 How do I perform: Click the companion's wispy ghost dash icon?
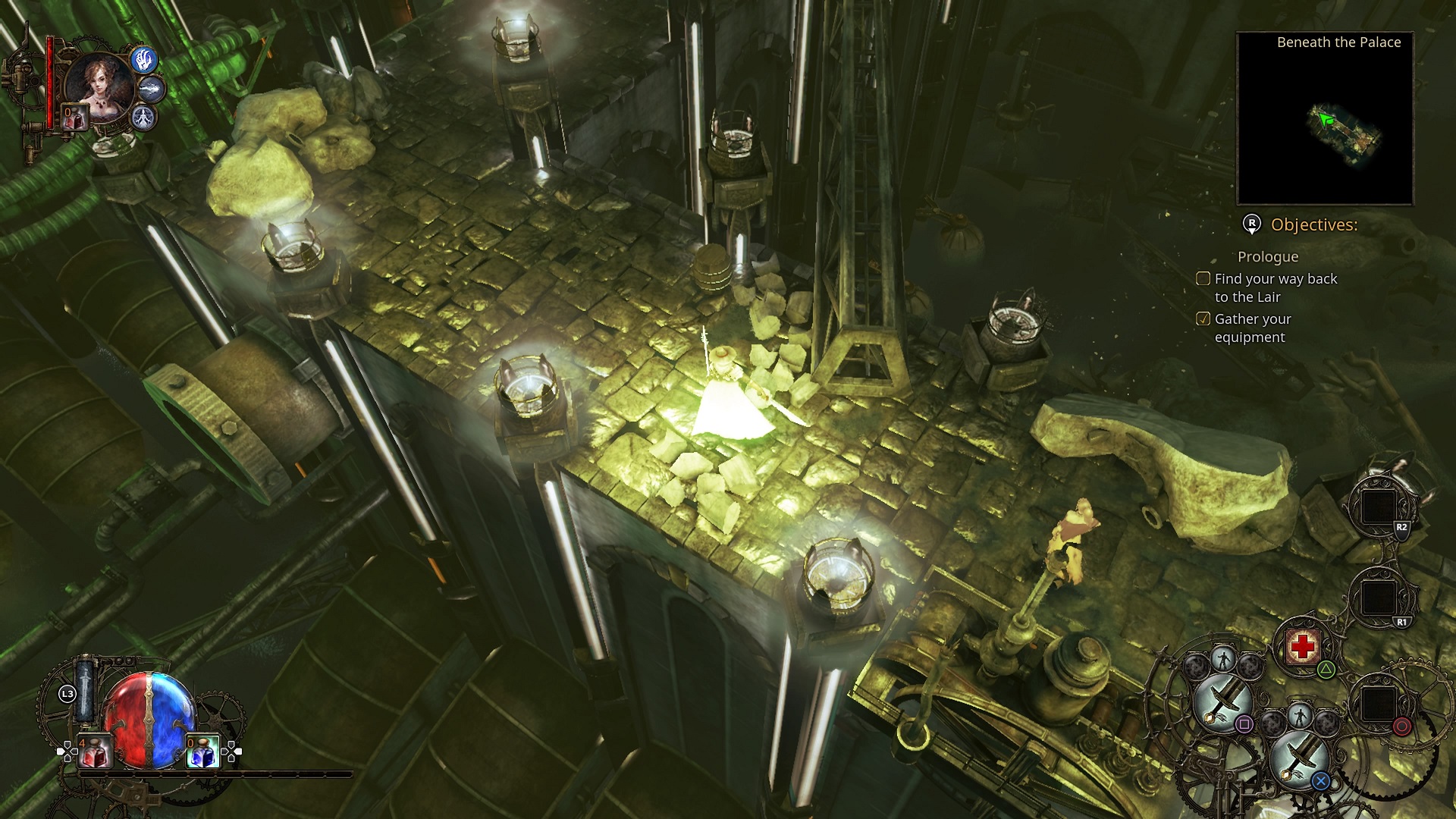[x=152, y=89]
